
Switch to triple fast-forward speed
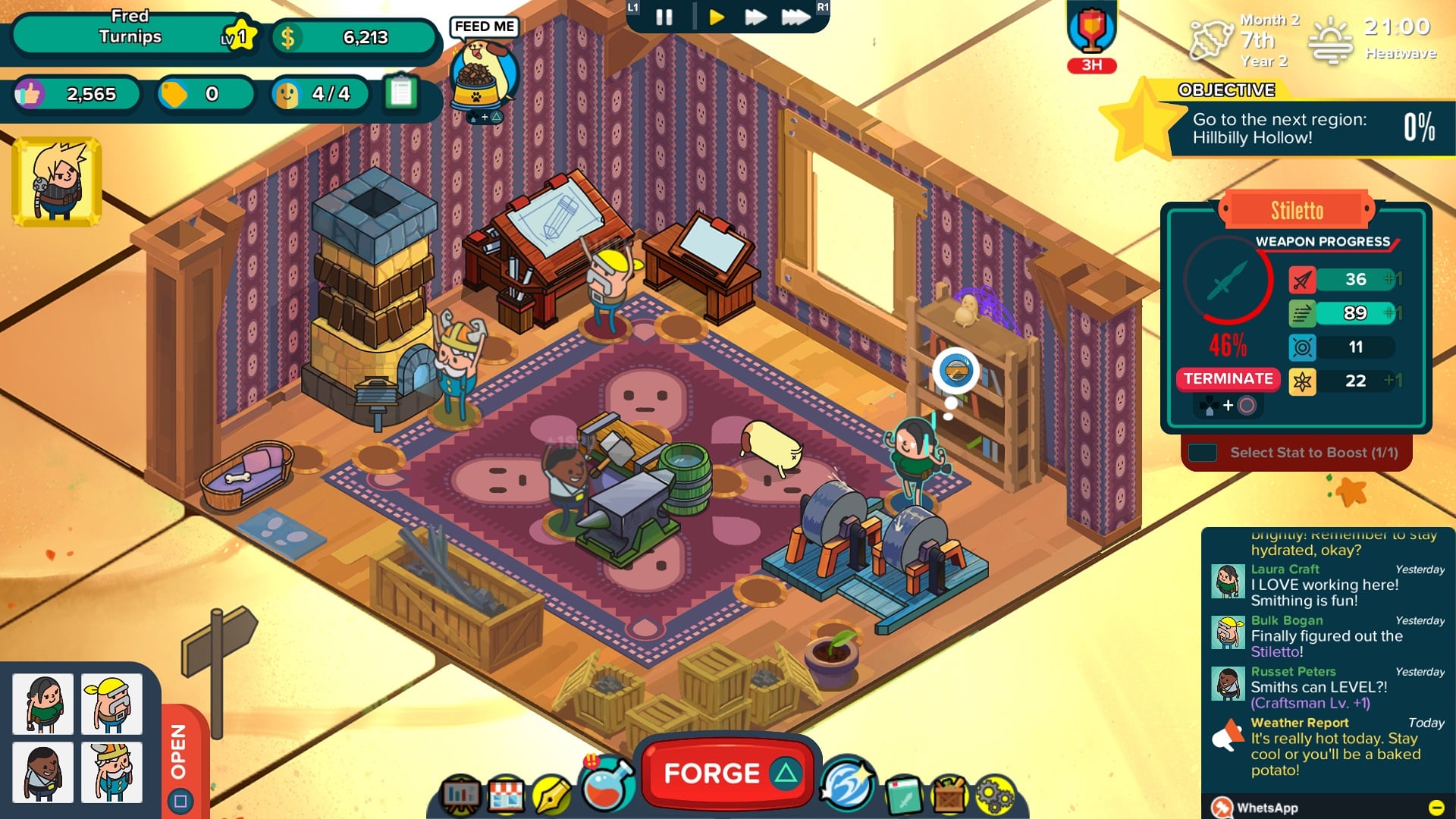tap(795, 17)
